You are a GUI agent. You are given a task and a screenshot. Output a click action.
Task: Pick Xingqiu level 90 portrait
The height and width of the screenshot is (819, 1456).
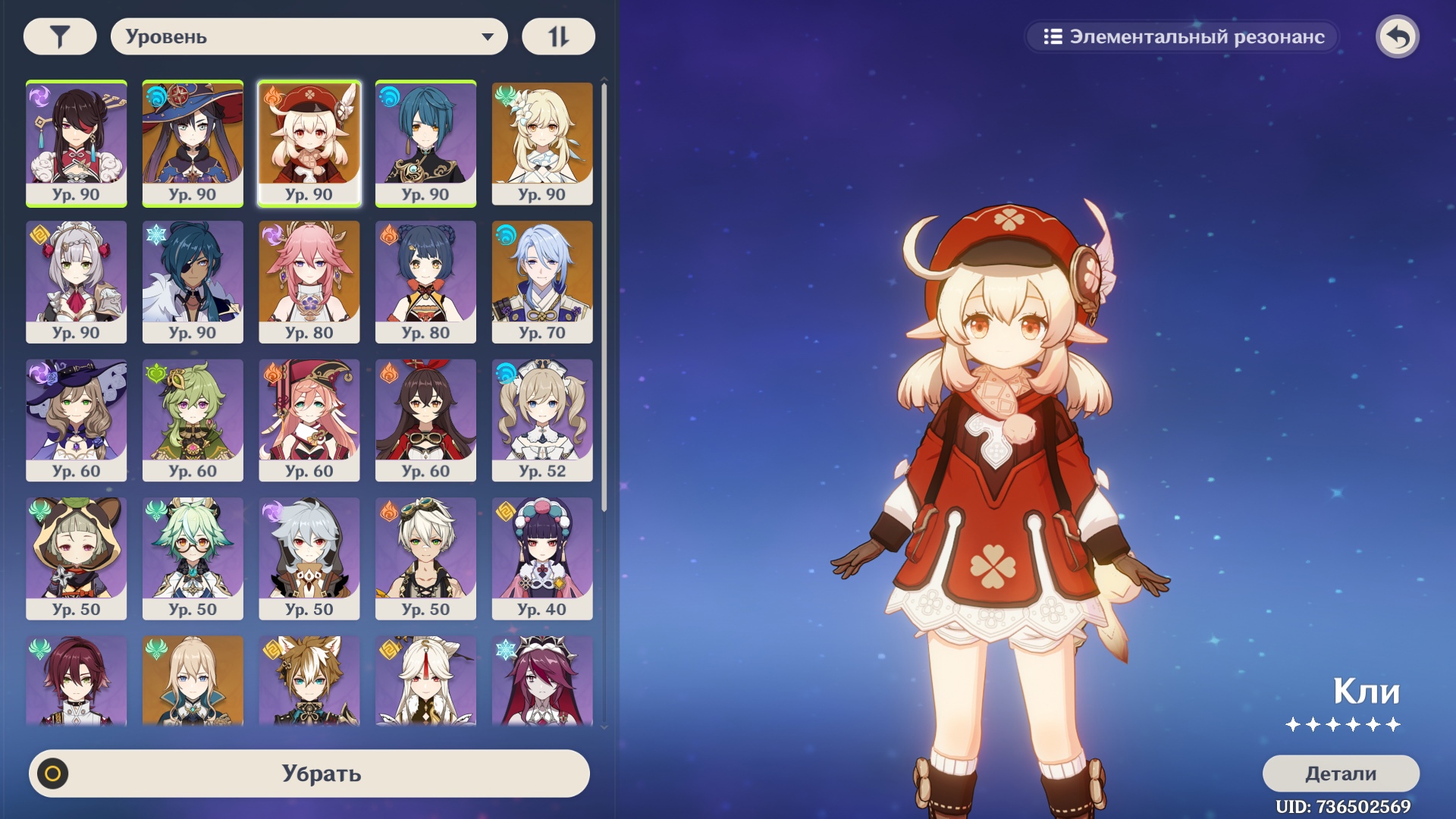pos(425,143)
